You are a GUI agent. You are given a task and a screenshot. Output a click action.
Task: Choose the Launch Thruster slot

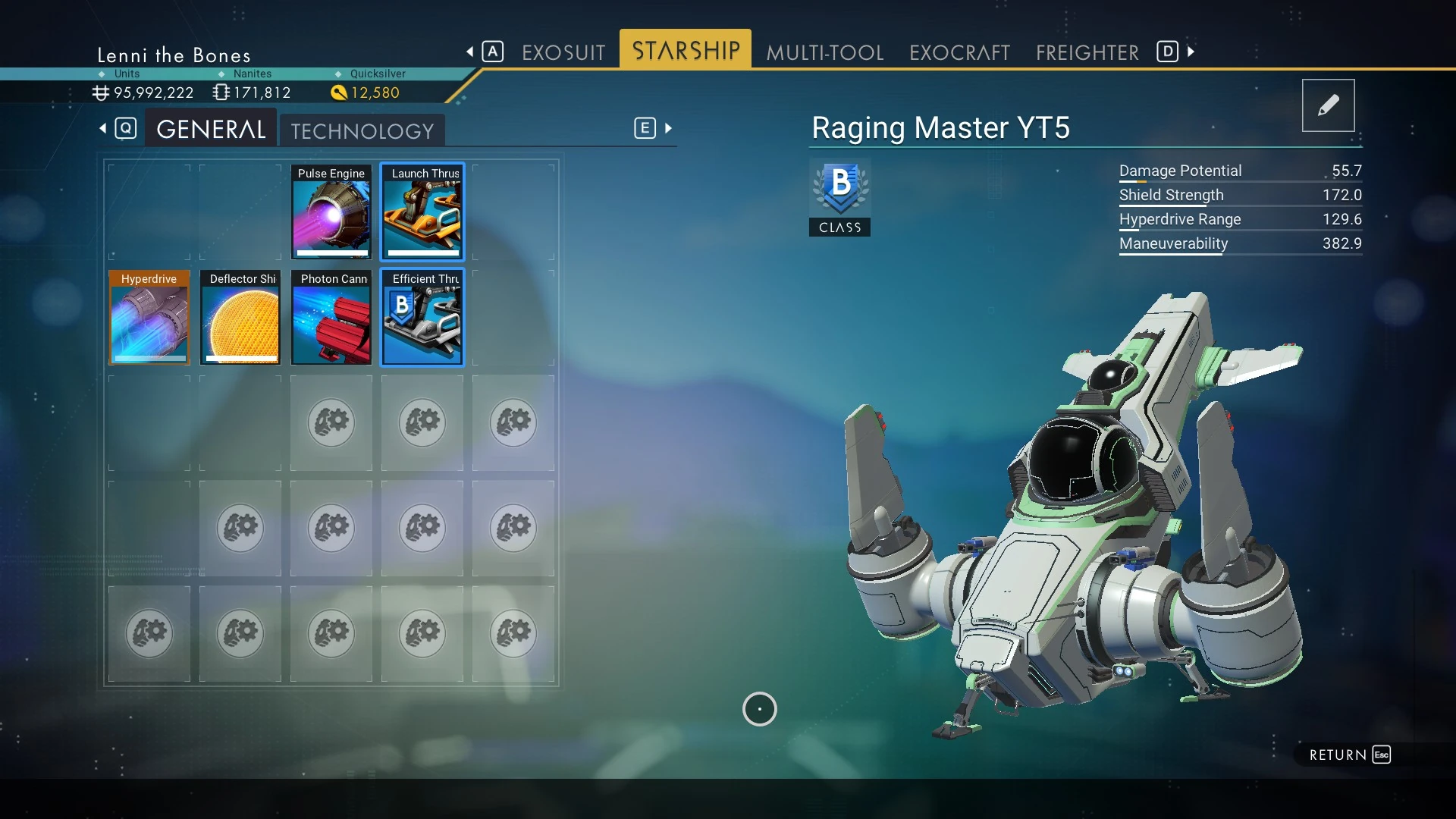422,212
